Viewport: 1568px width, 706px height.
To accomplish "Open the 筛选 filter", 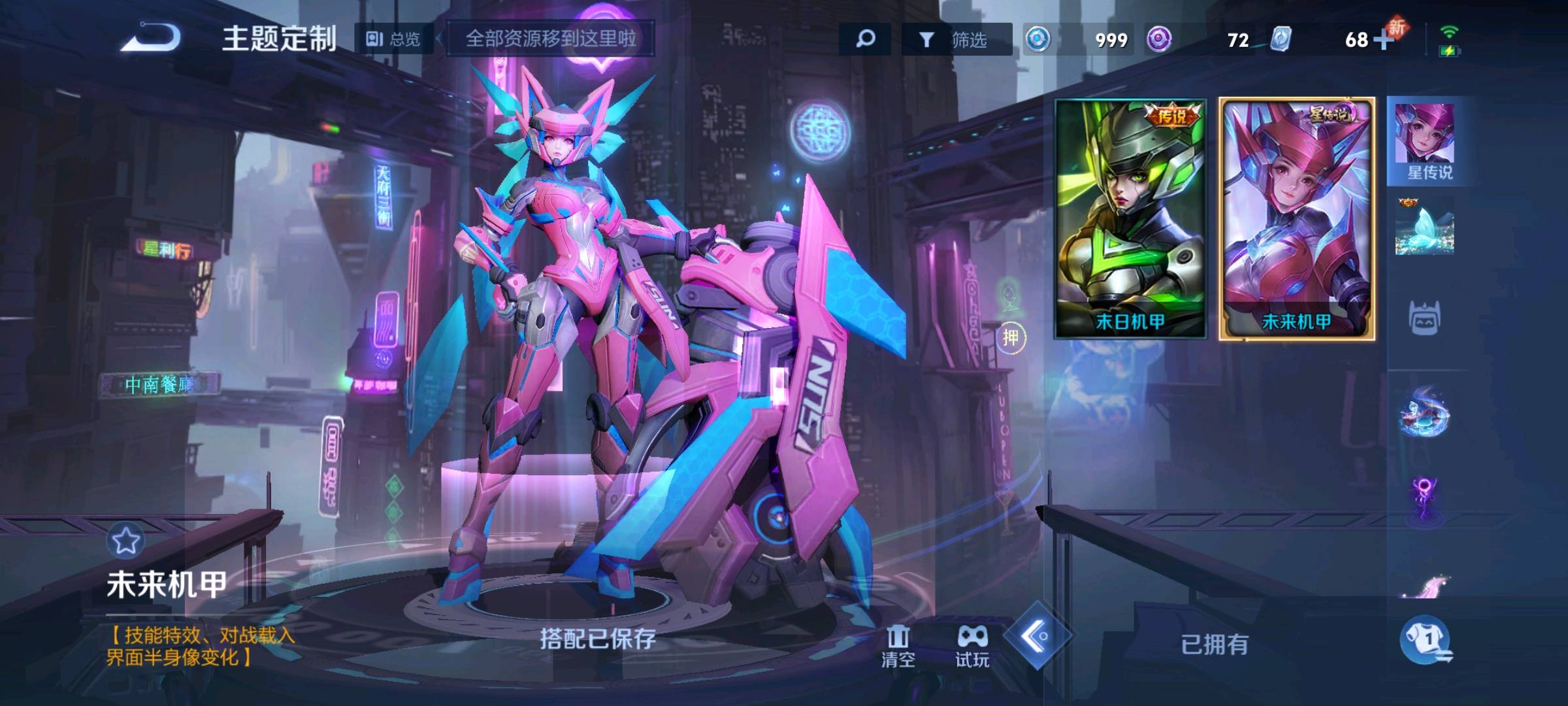I will [x=956, y=40].
